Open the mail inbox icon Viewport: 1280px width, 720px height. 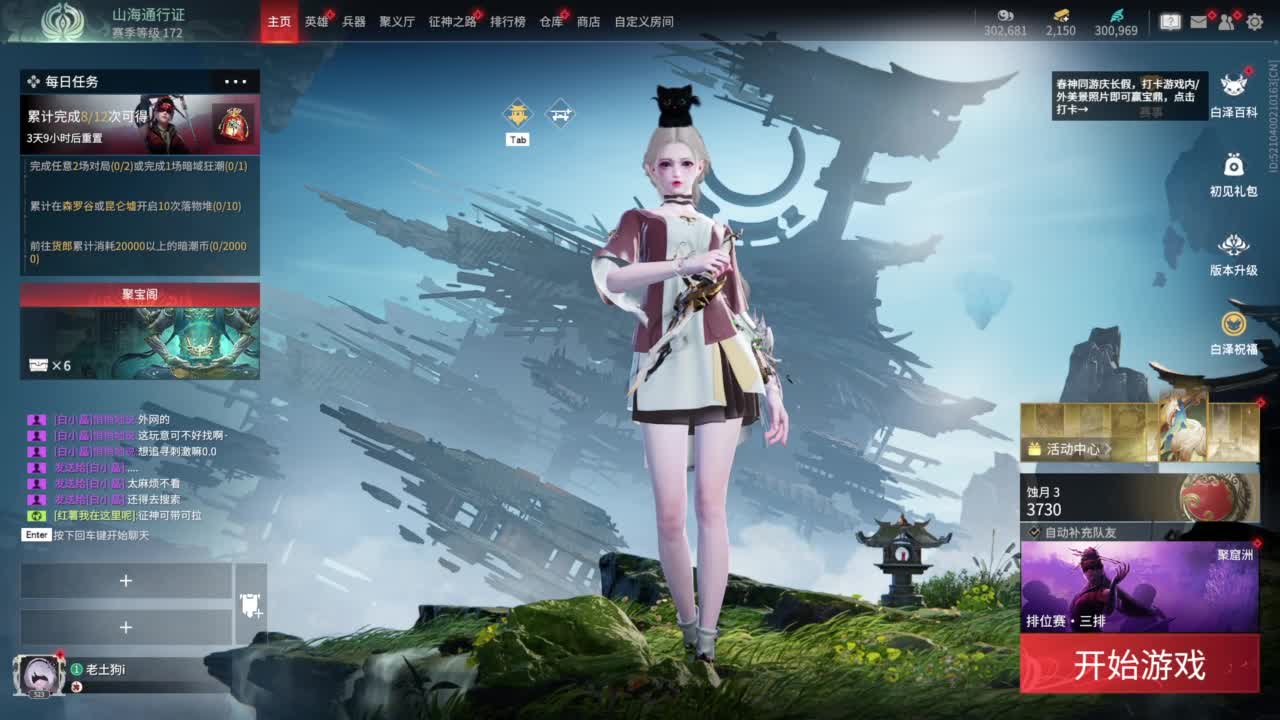[x=1198, y=21]
